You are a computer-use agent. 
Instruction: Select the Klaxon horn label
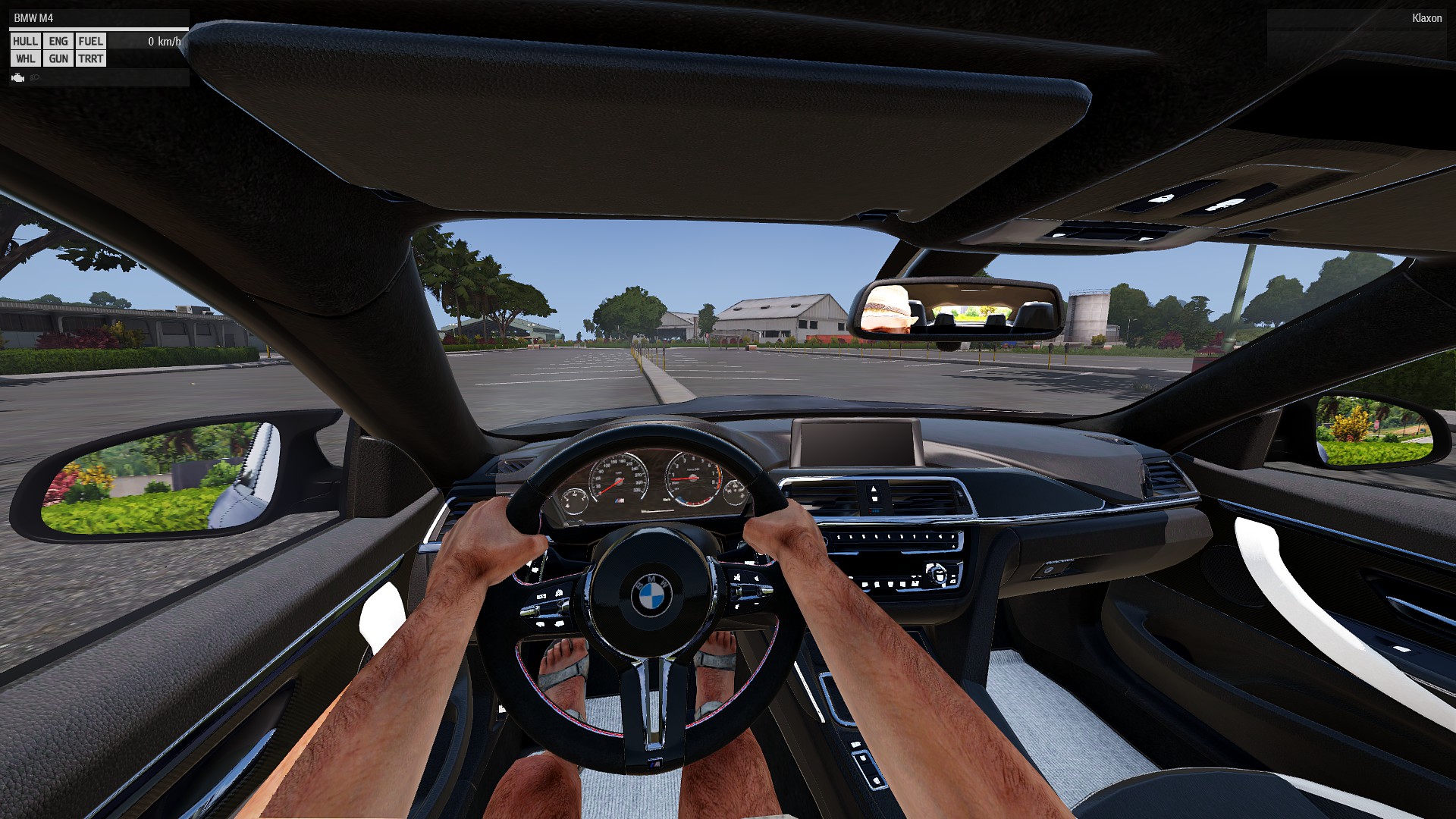(1426, 18)
